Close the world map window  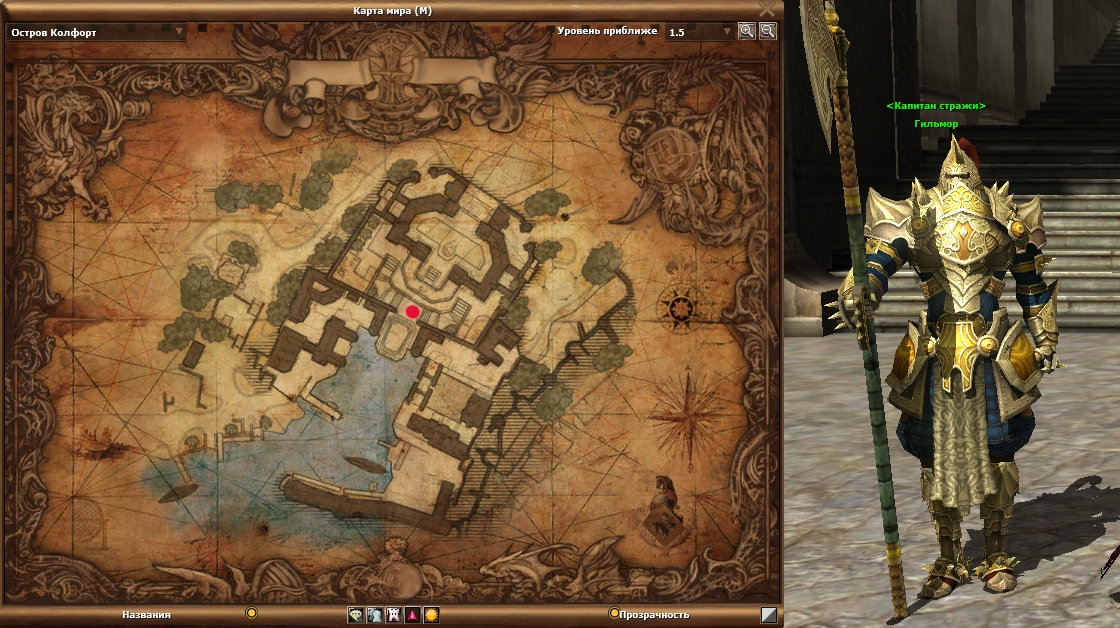pyautogui.click(x=767, y=9)
